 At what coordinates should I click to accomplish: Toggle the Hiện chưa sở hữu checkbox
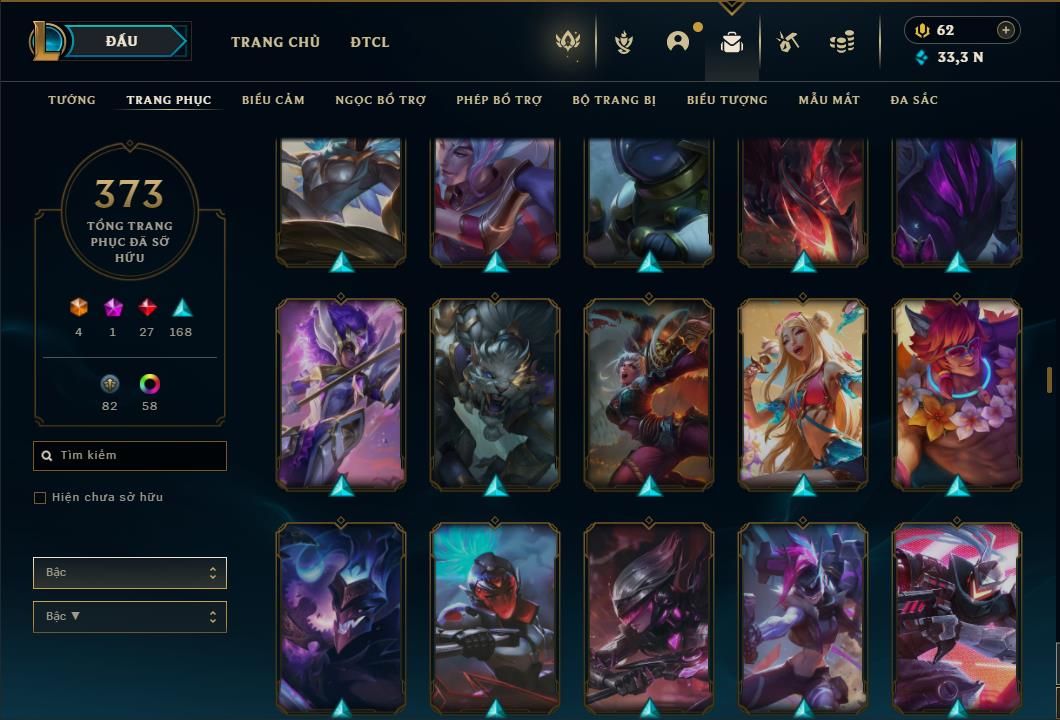coord(40,498)
